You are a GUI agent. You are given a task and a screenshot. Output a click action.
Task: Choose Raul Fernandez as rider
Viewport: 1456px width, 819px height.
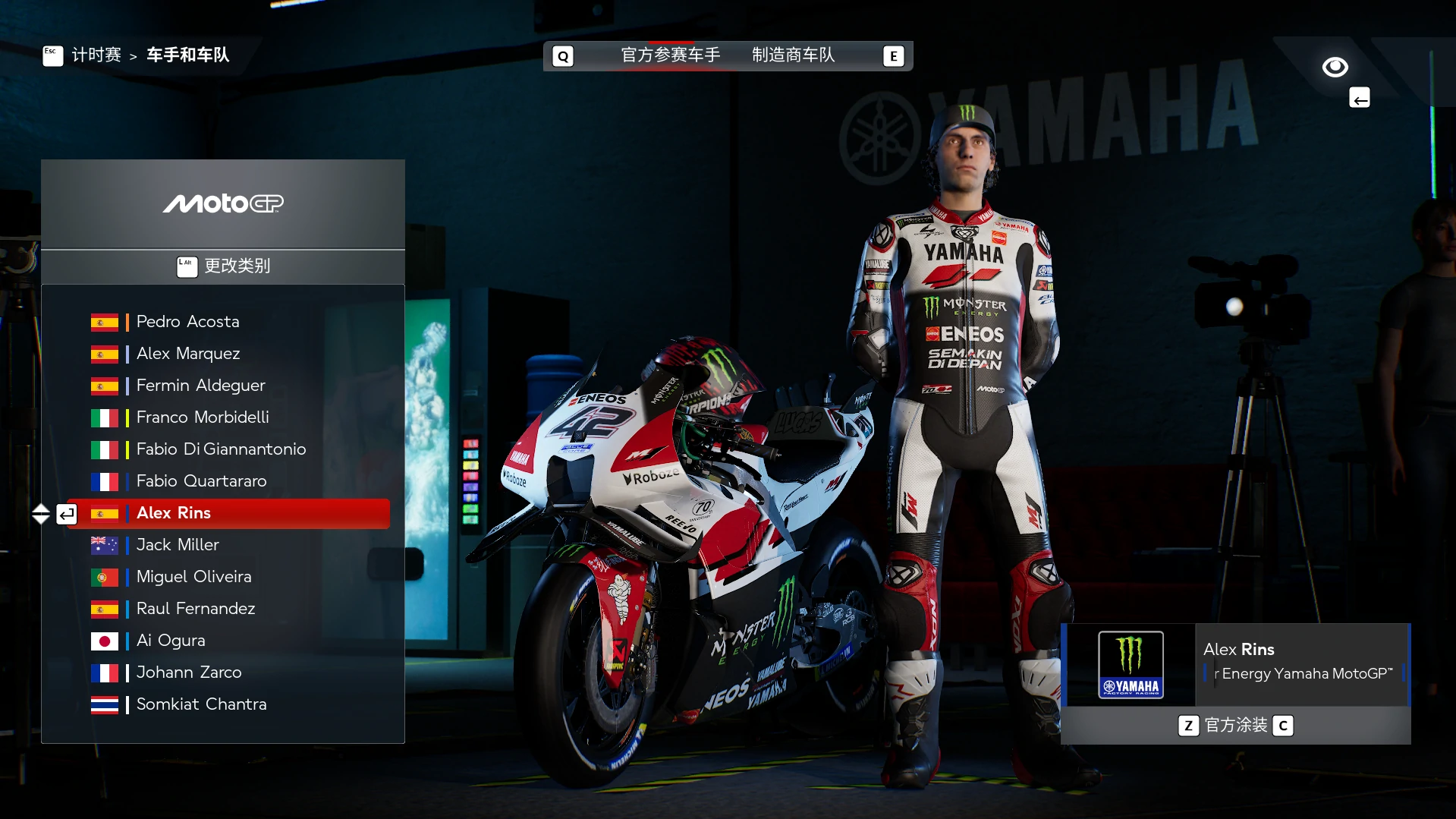point(196,609)
